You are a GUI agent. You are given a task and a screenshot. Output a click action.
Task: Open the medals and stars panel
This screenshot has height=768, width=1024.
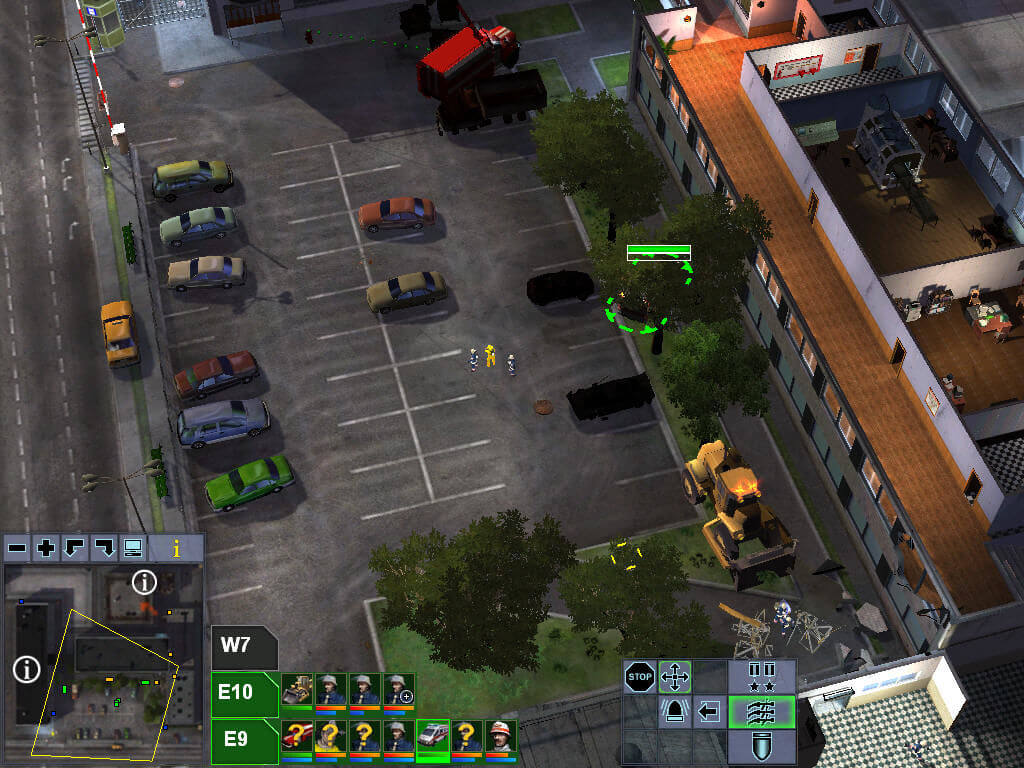[762, 677]
